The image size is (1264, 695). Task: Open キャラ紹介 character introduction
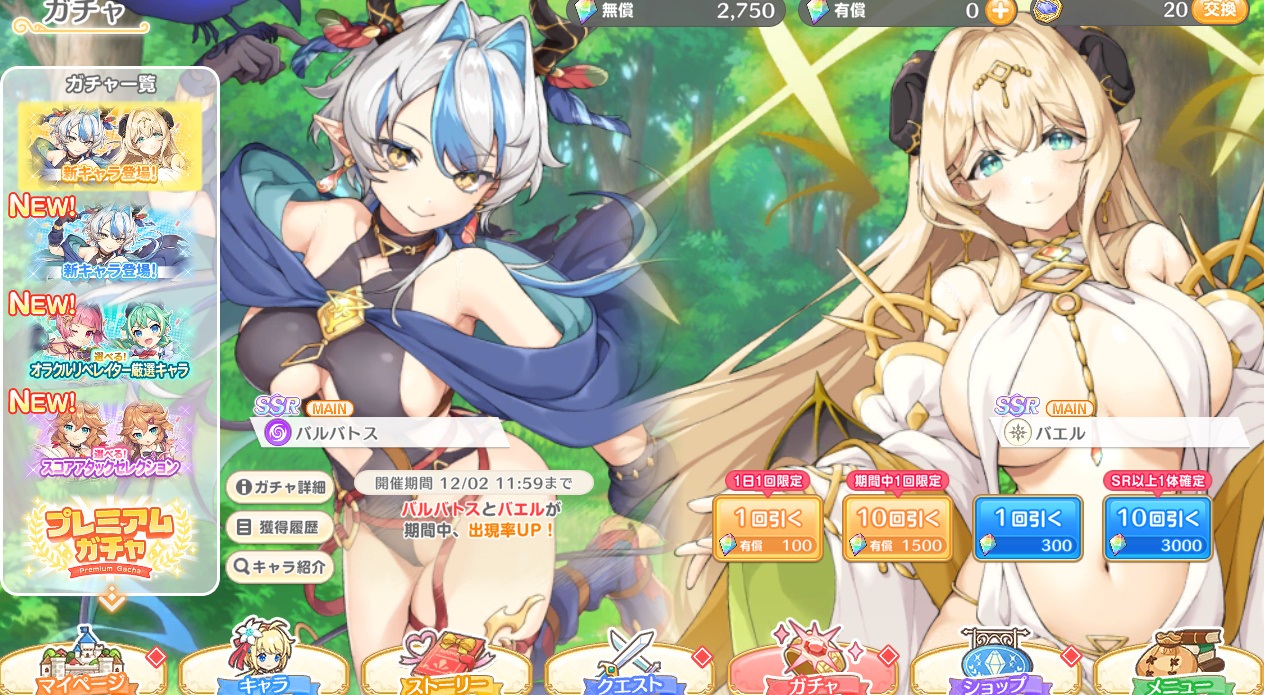coord(280,567)
